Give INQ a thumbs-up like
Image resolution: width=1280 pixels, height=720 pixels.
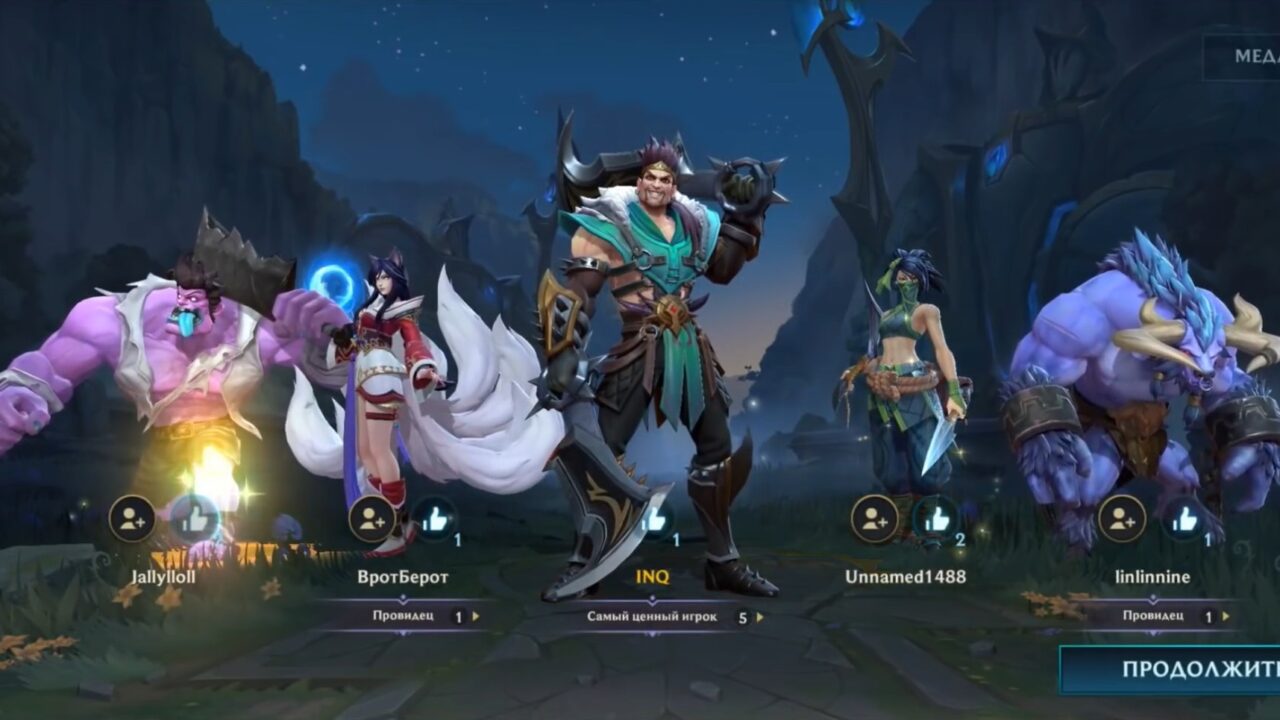pos(654,519)
